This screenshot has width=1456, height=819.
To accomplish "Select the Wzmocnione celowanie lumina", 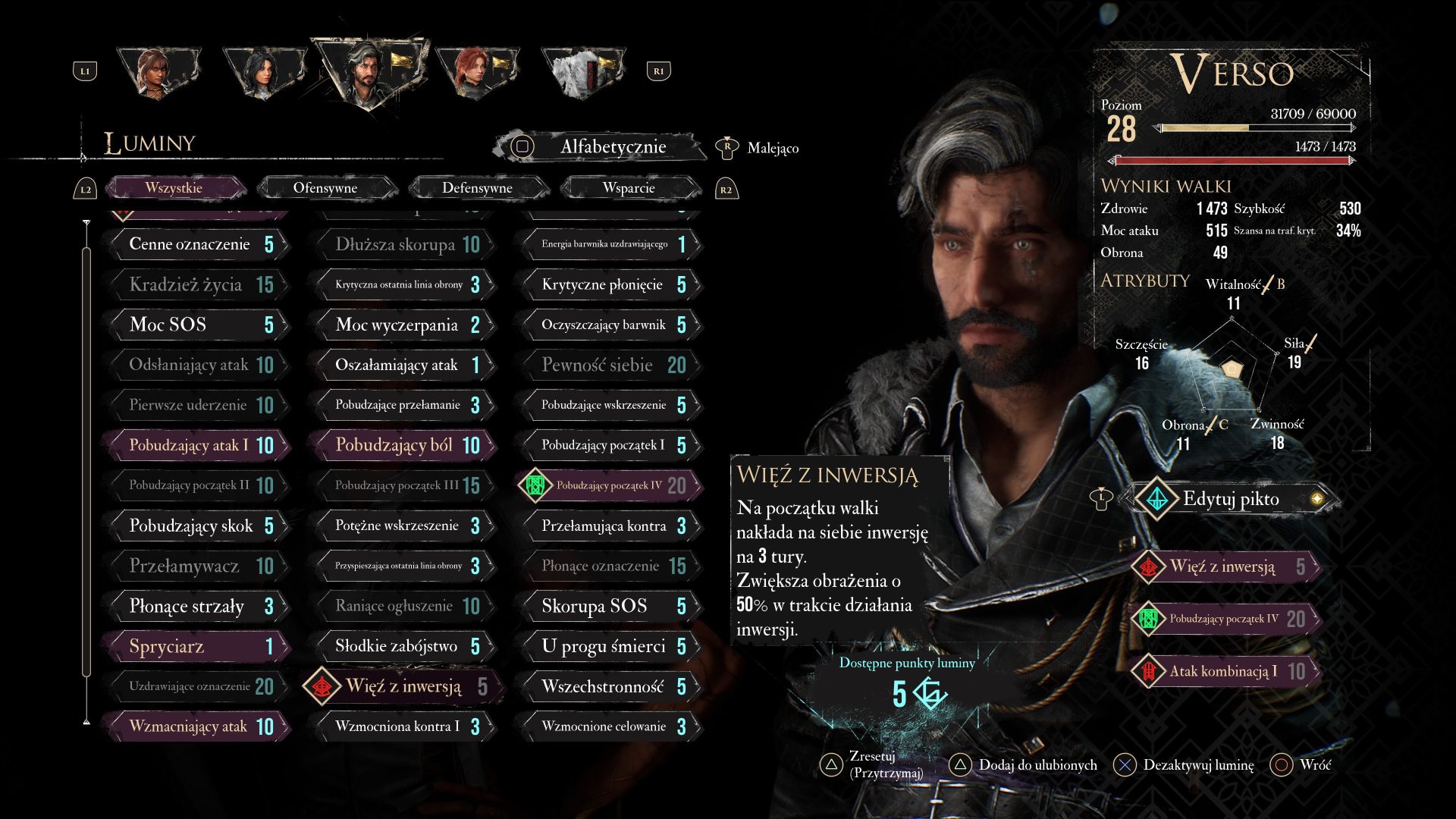I will (611, 726).
